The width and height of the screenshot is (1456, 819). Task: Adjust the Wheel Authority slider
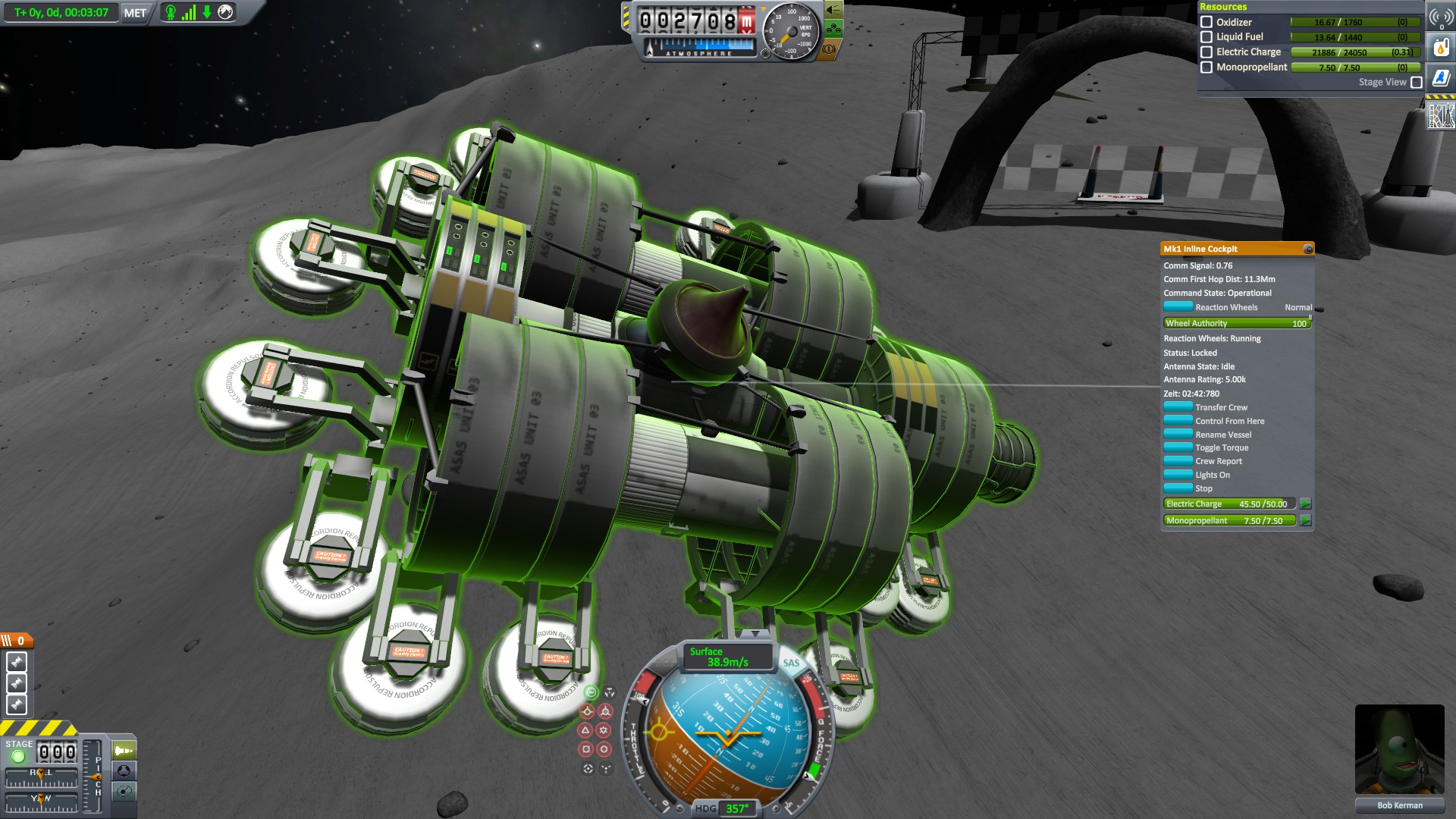tap(1237, 323)
